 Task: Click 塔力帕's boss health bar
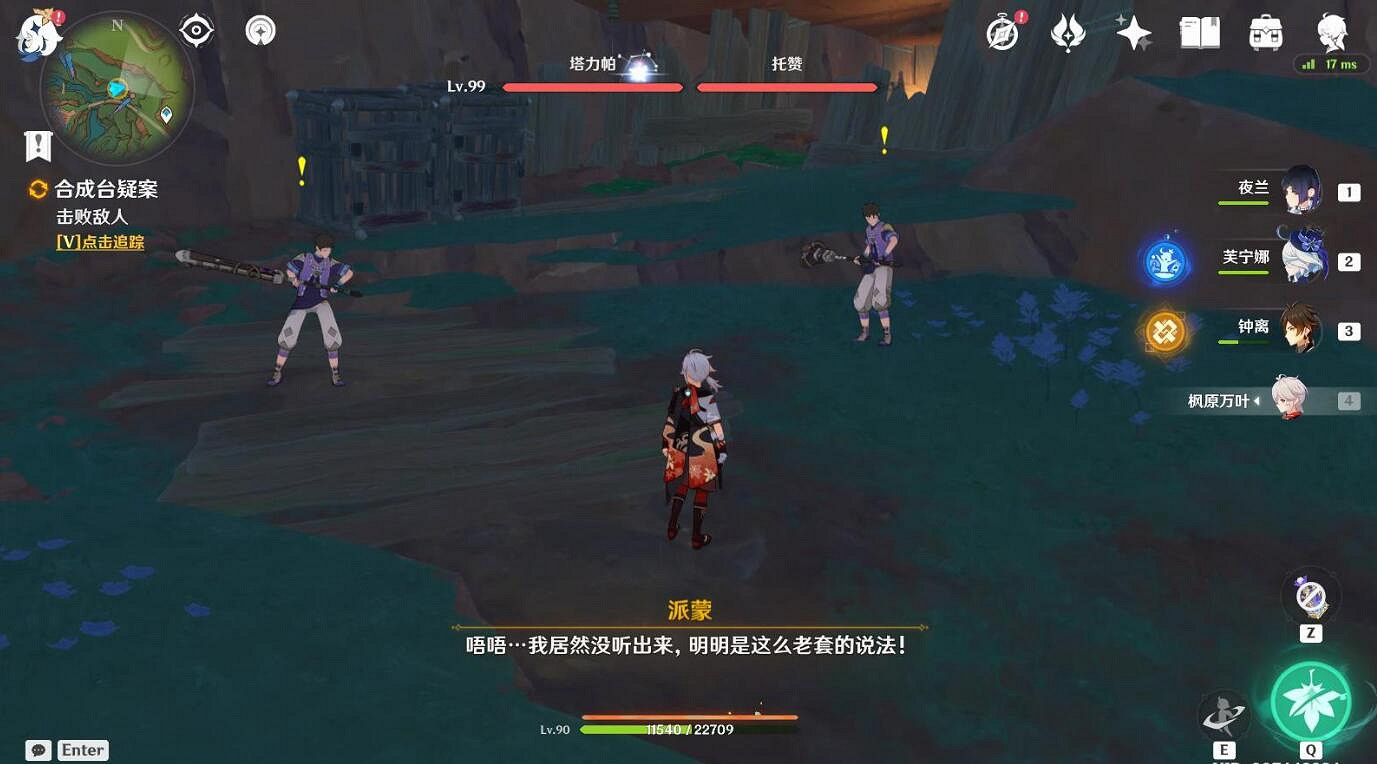[x=592, y=87]
